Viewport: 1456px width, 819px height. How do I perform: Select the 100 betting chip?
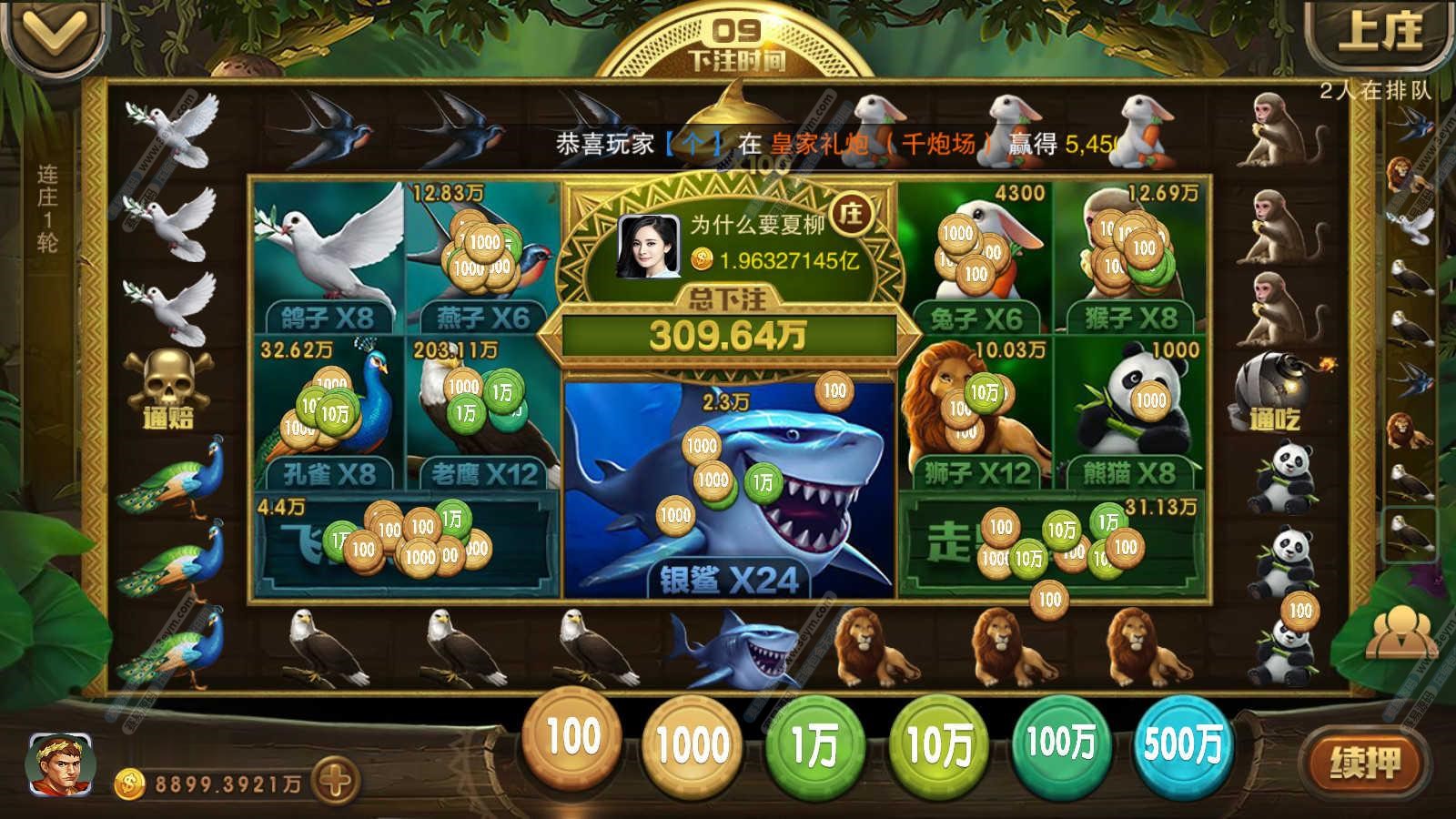pyautogui.click(x=573, y=739)
